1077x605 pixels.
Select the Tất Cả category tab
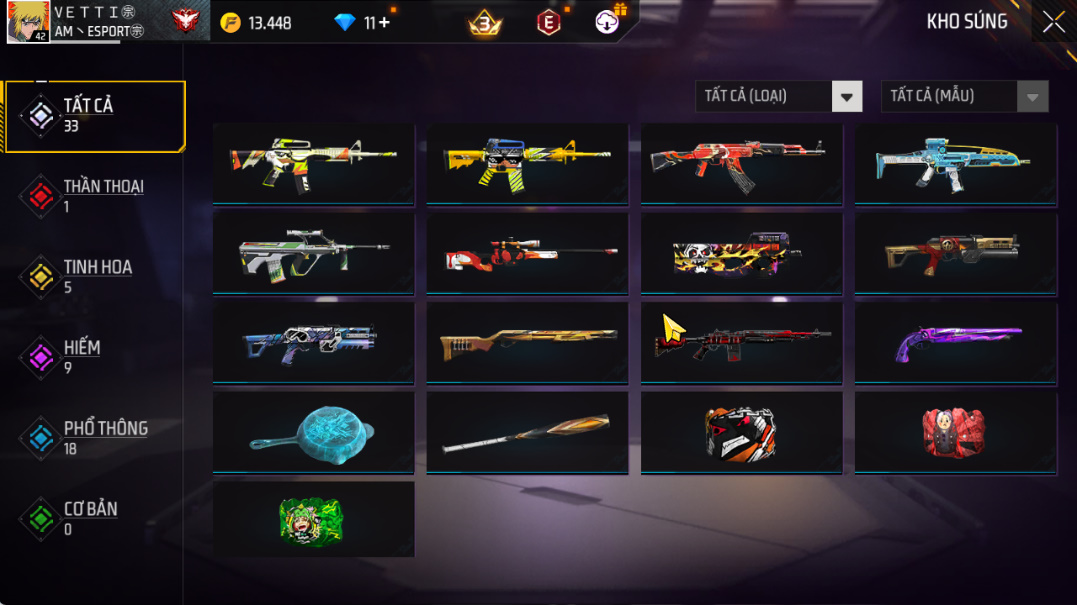pyautogui.click(x=95, y=116)
